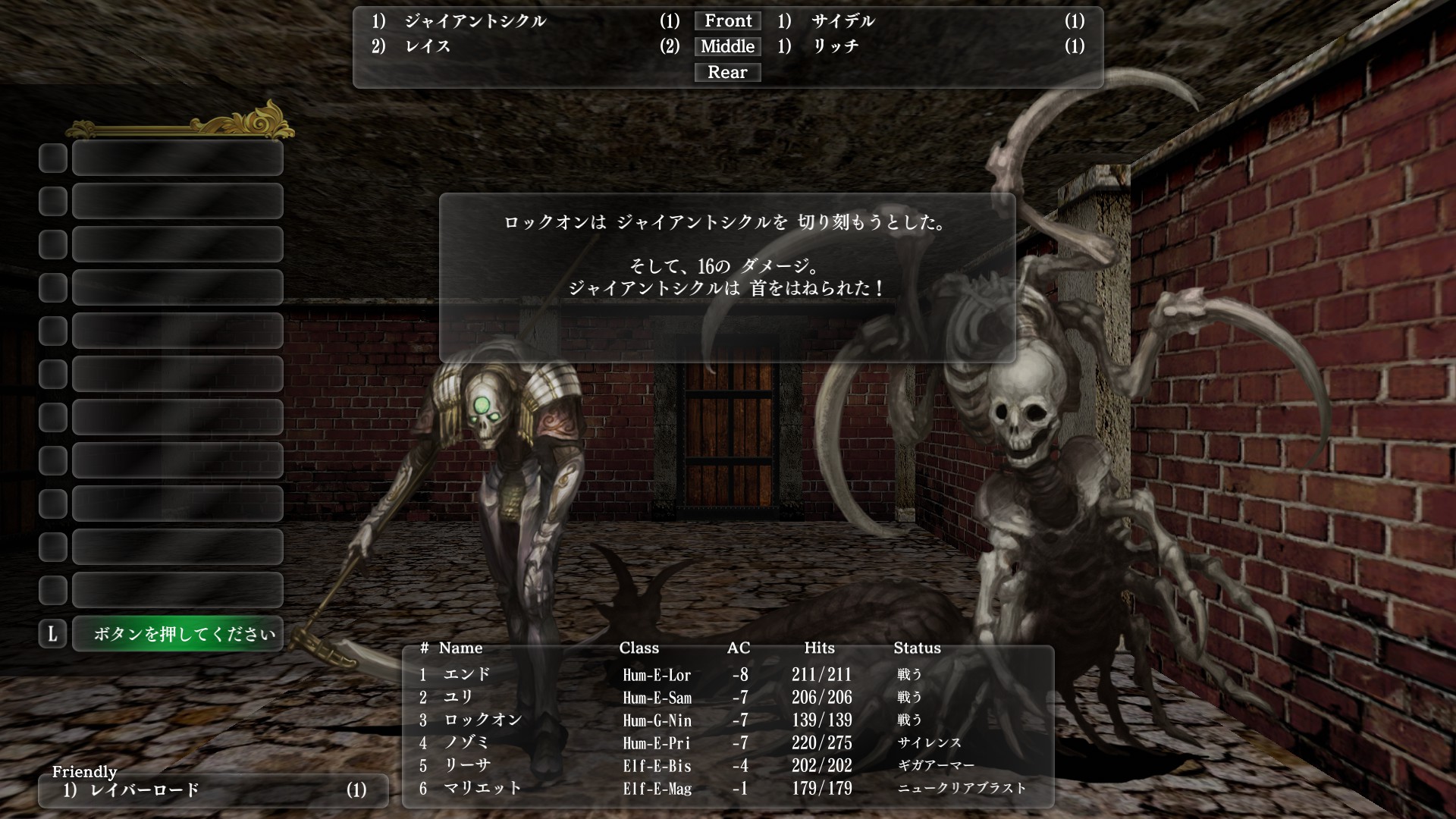Viewport: 1456px width, 819px height.
Task: Click the L shoulder button indicator
Action: pos(52,633)
